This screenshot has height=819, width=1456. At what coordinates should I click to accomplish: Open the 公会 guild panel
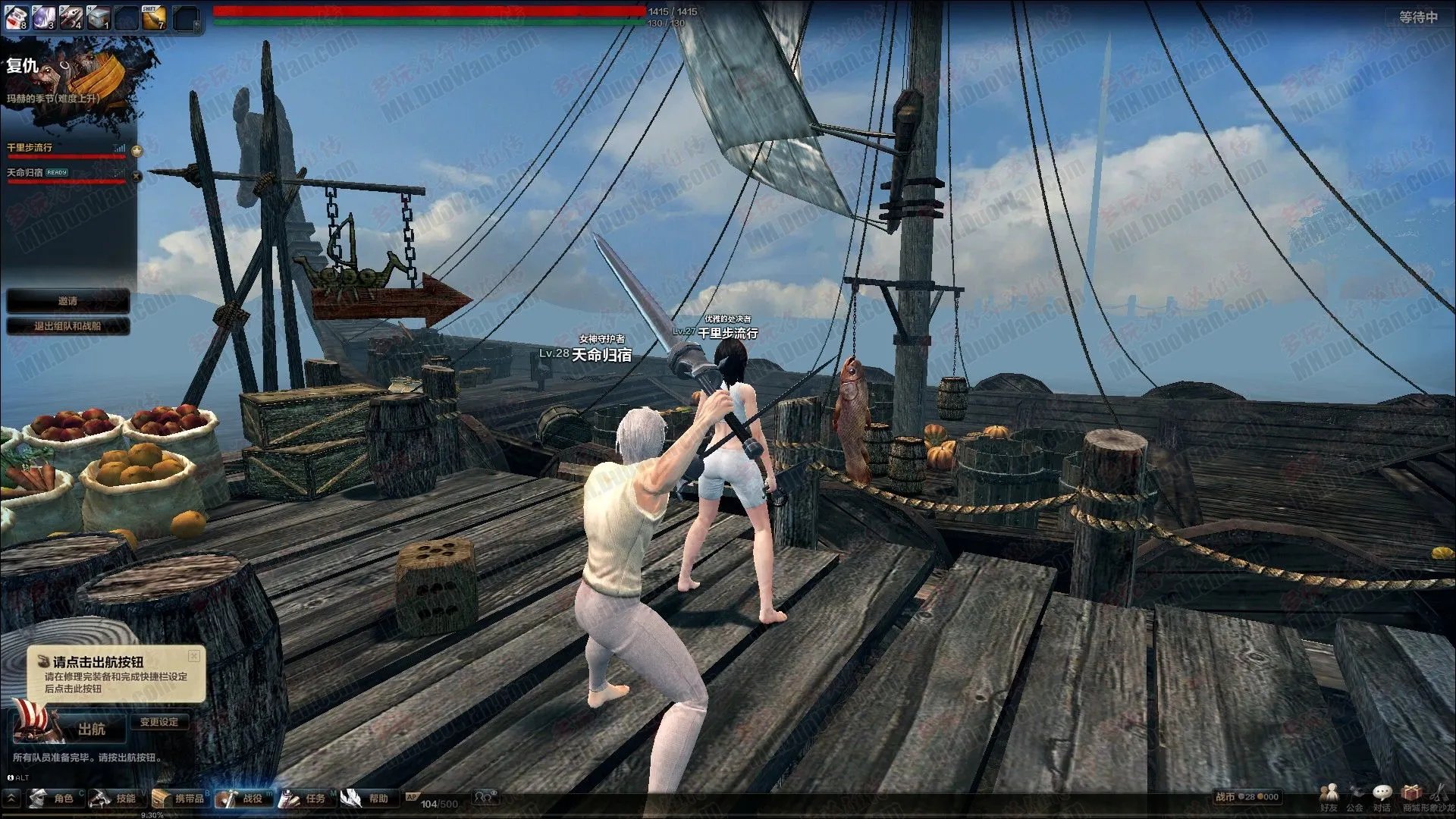pos(1355,796)
